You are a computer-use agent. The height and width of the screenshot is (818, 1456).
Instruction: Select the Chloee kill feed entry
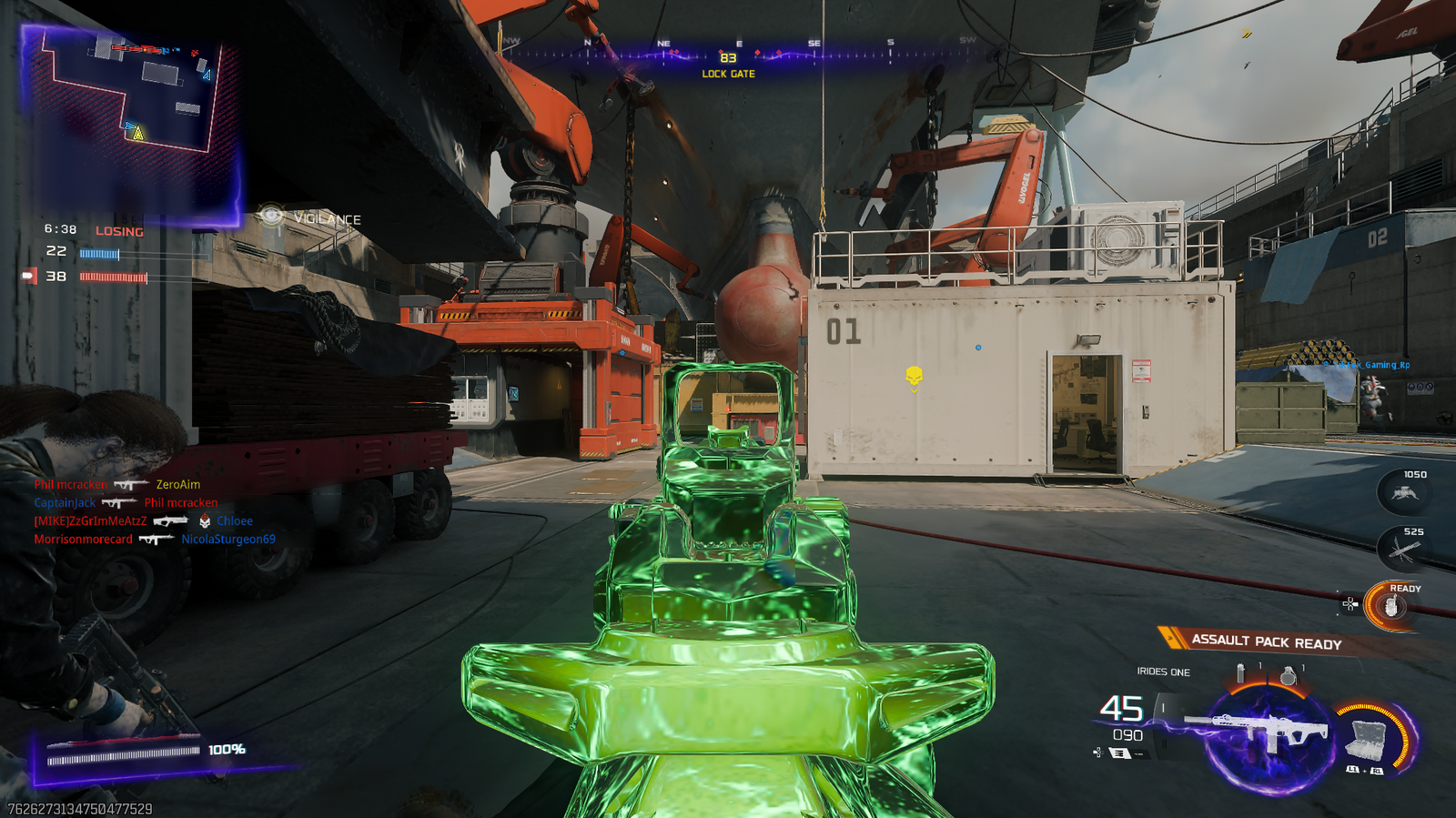coord(235,521)
